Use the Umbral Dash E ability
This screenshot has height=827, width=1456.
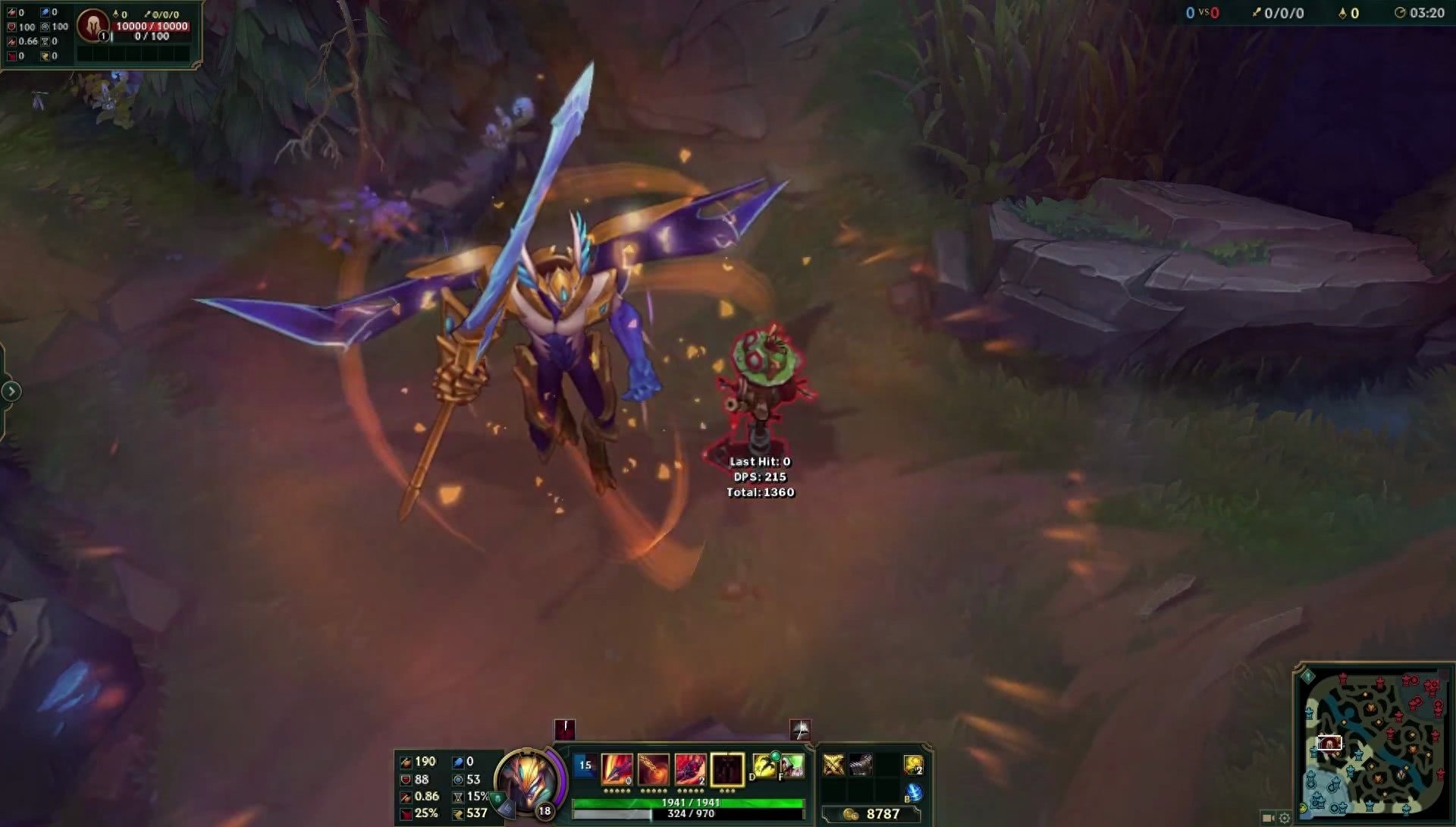690,769
